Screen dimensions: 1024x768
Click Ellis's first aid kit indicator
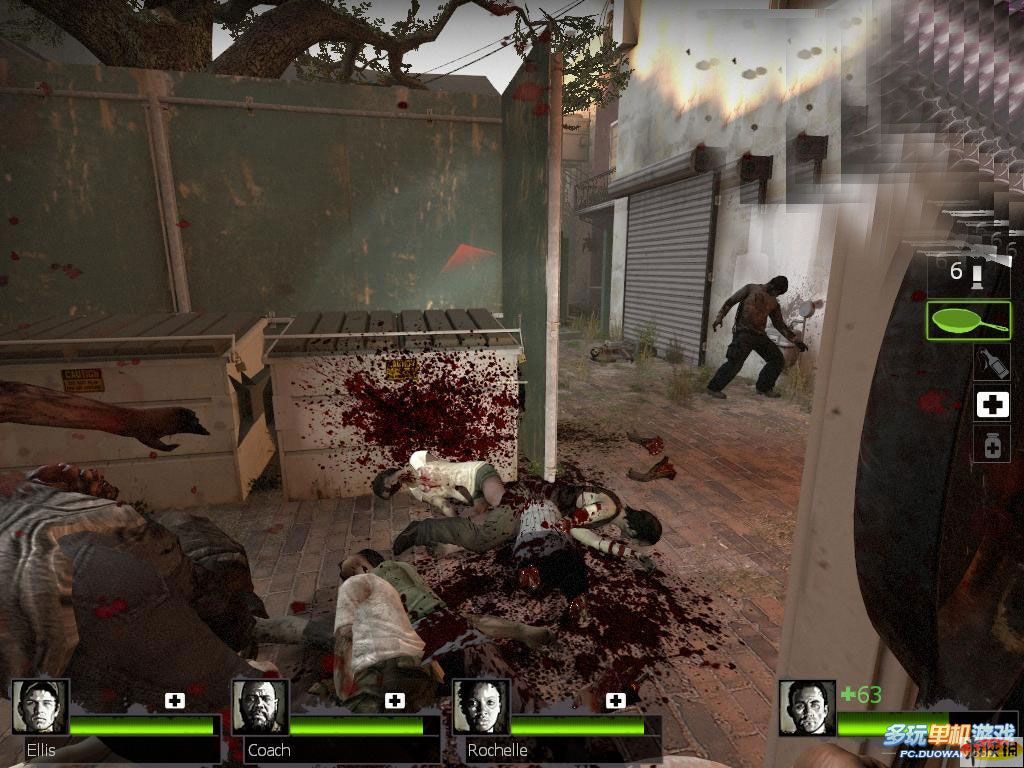pos(175,700)
